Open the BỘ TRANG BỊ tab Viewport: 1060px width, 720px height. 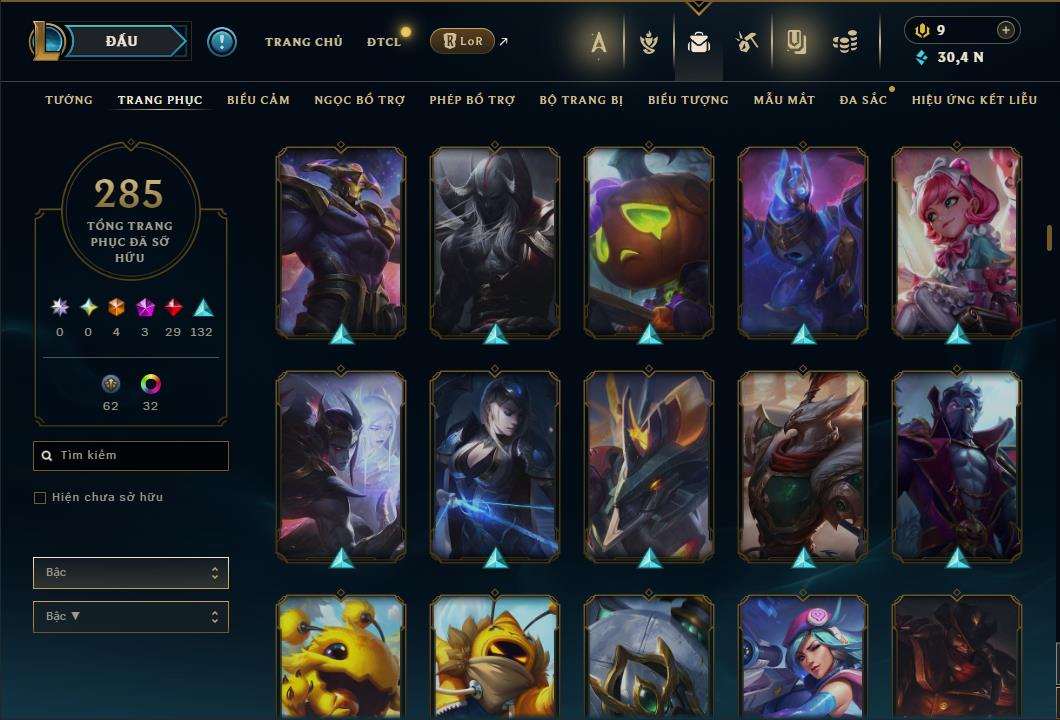pyautogui.click(x=581, y=100)
